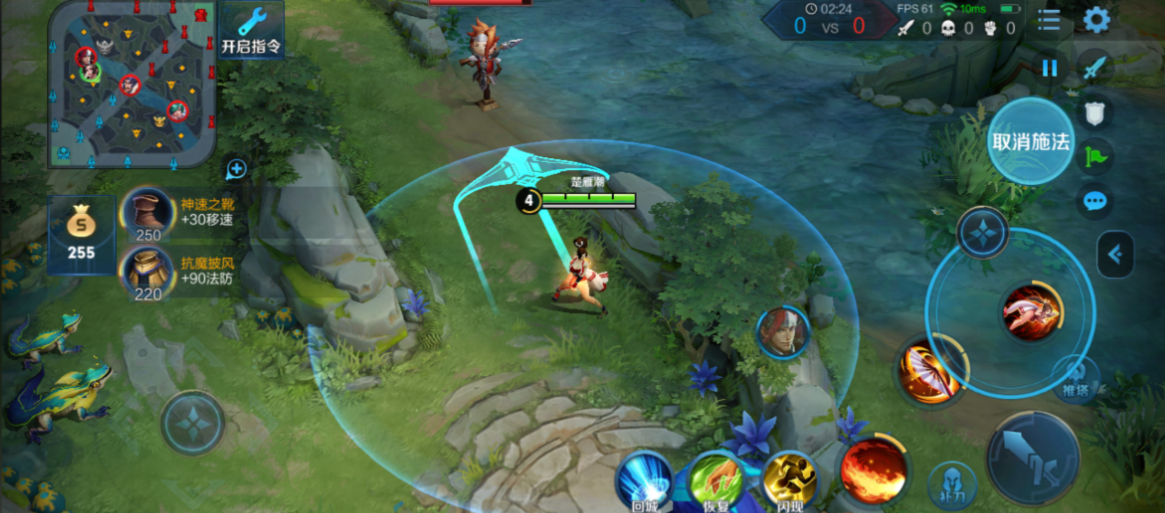Open the scoreboard list icon
The height and width of the screenshot is (513, 1165).
[x=1049, y=19]
